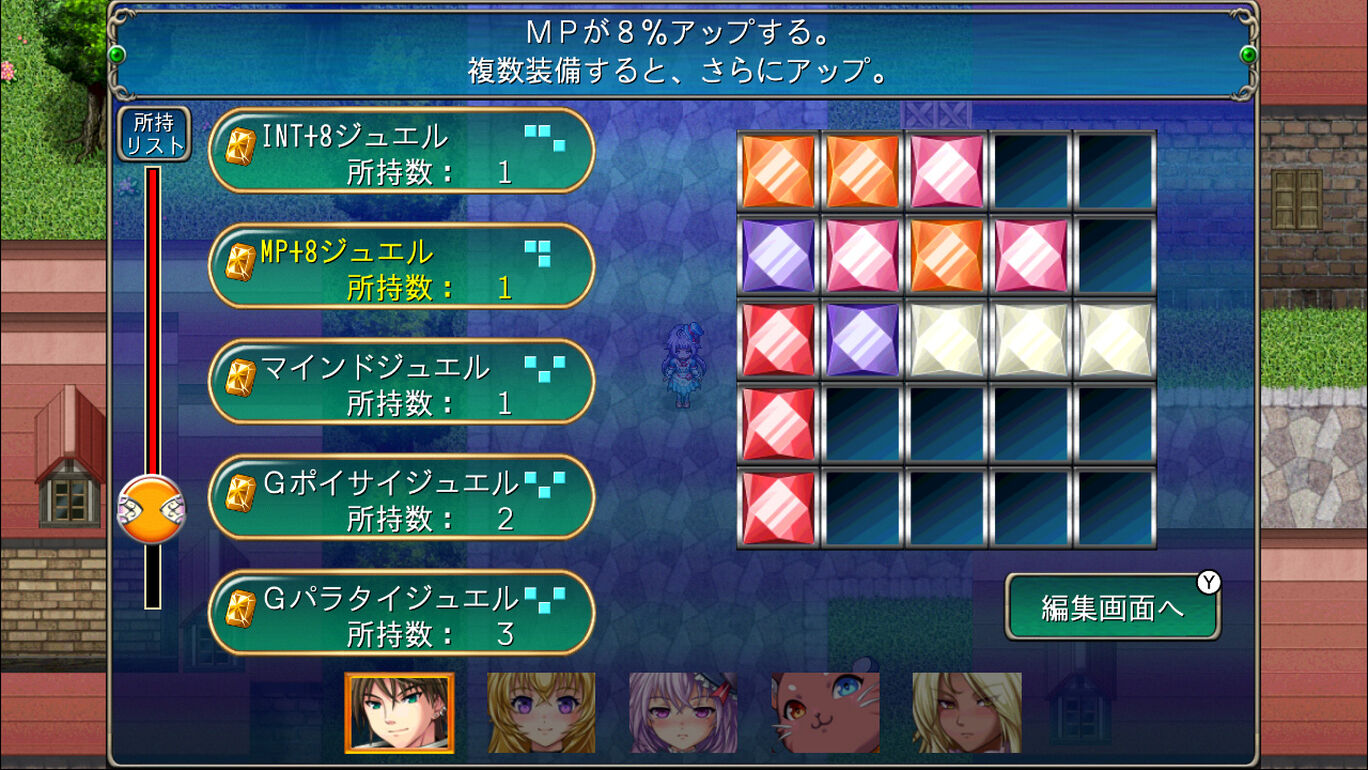Select the red gem in the bottom-left grid slot
The image size is (1368, 770).
click(778, 505)
